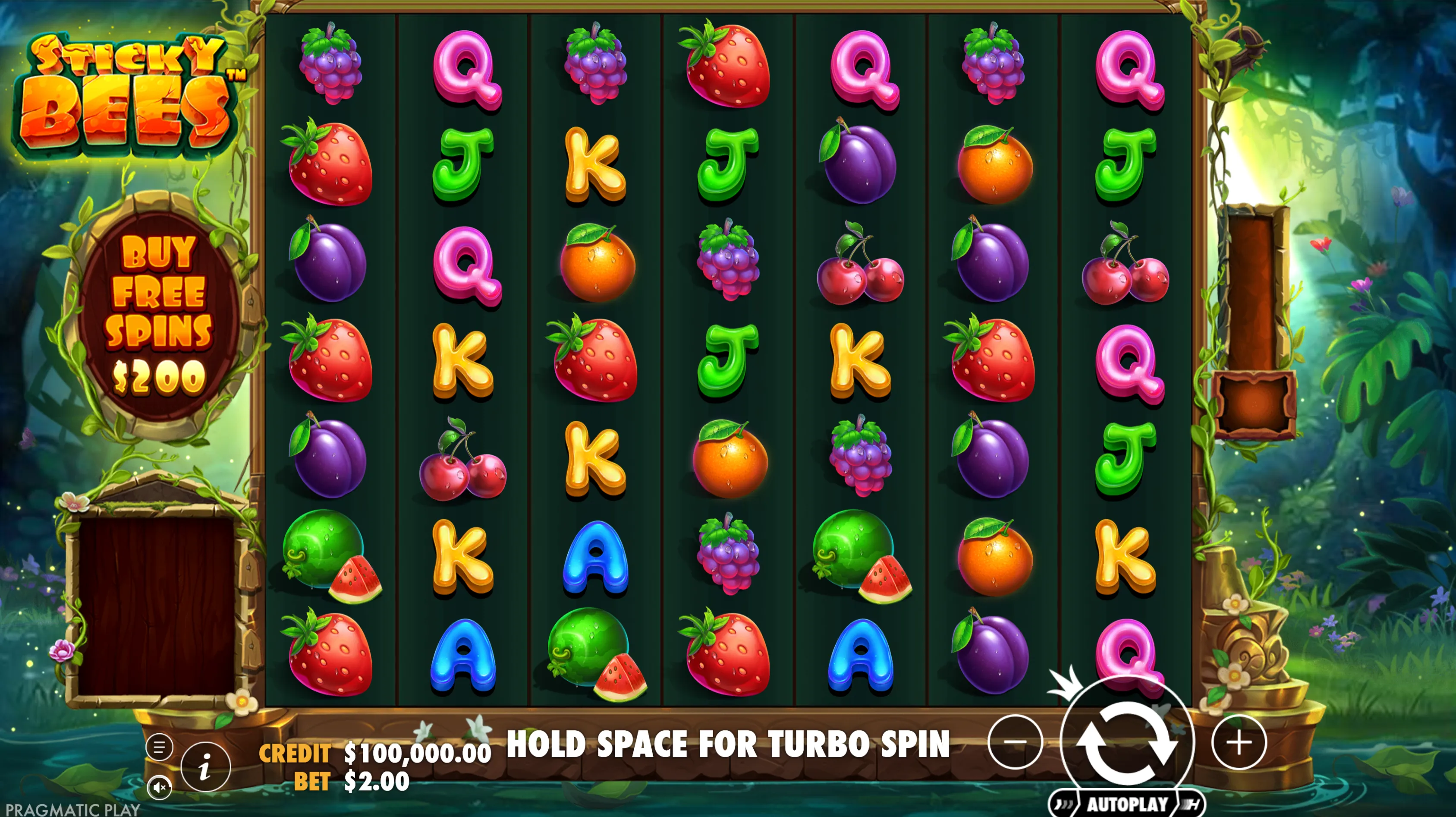Decrease the bet with the minus button
Viewport: 1456px width, 817px height.
point(1015,742)
